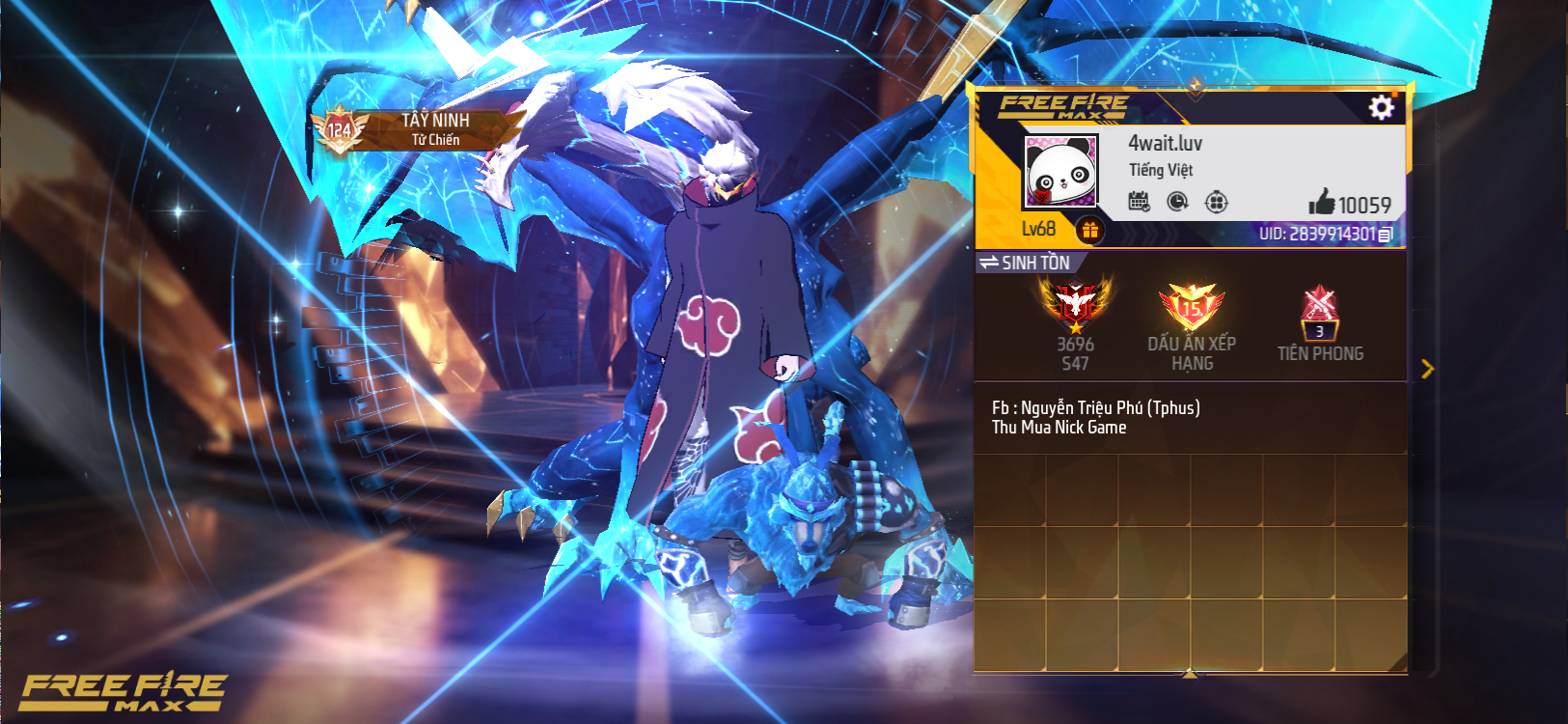Give a like with the thumbs-up
Viewport: 1568px width, 724px height.
pos(1322,203)
